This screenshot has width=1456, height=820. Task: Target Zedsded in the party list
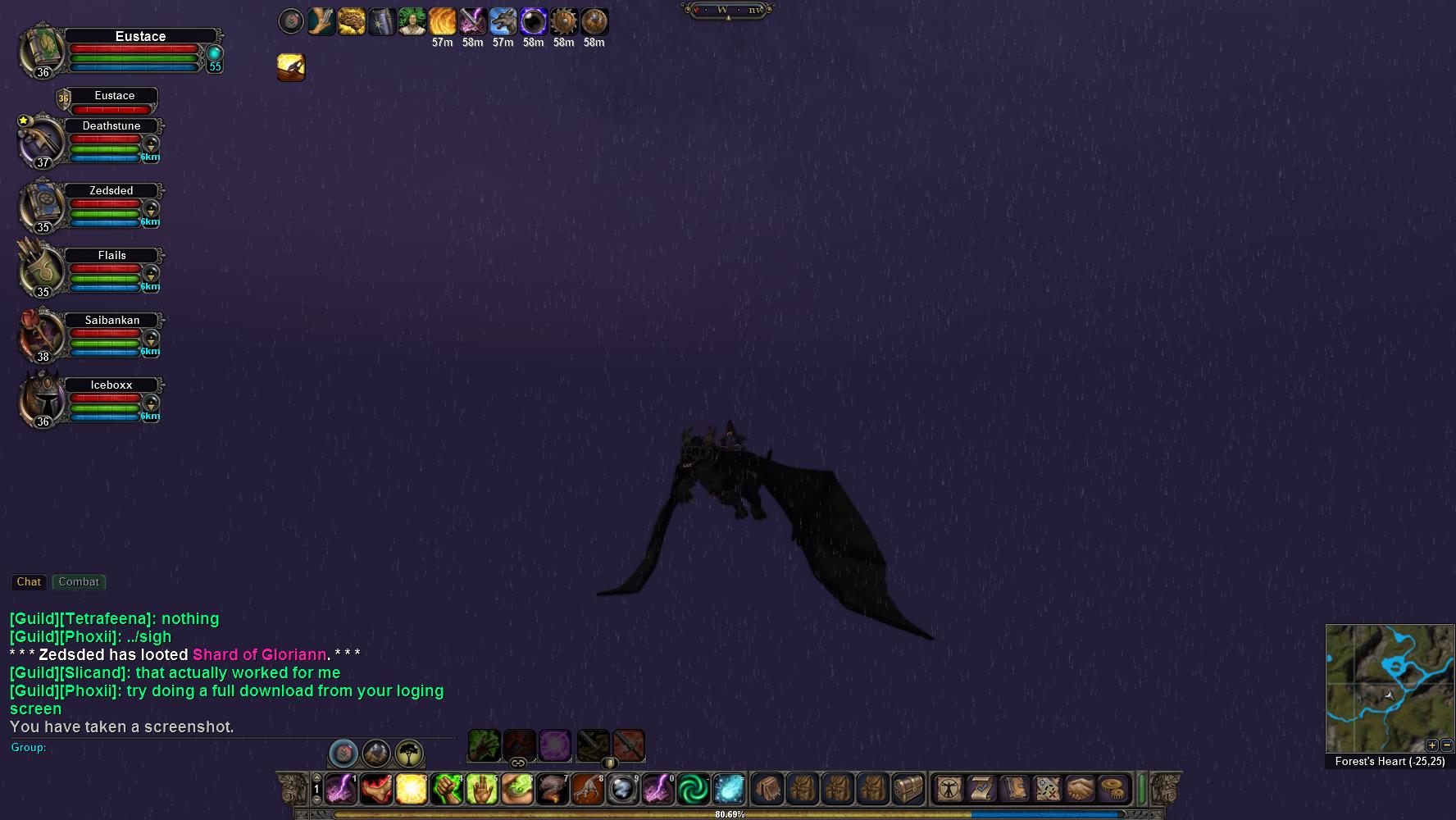111,191
